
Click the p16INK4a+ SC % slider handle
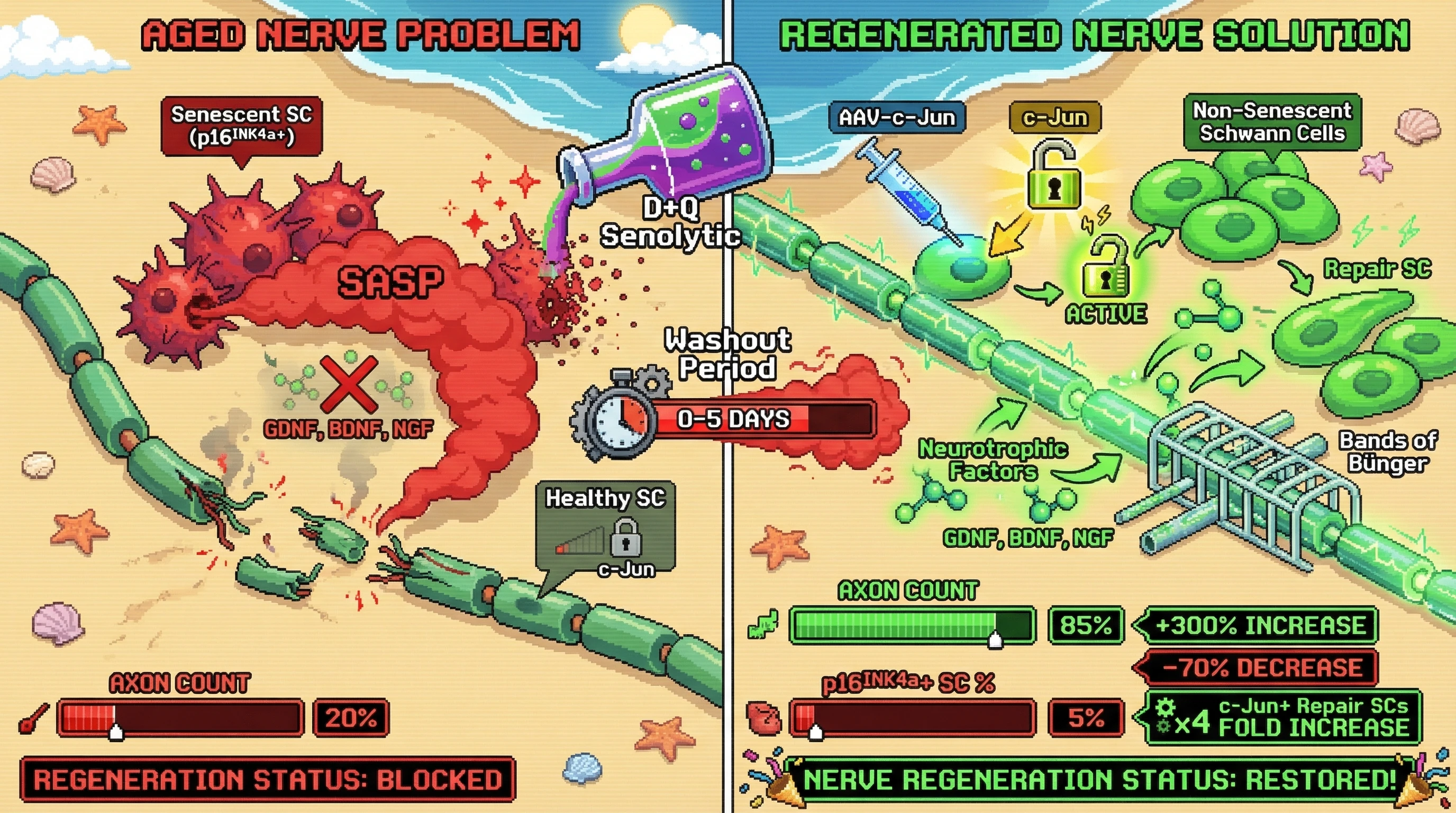[816, 732]
